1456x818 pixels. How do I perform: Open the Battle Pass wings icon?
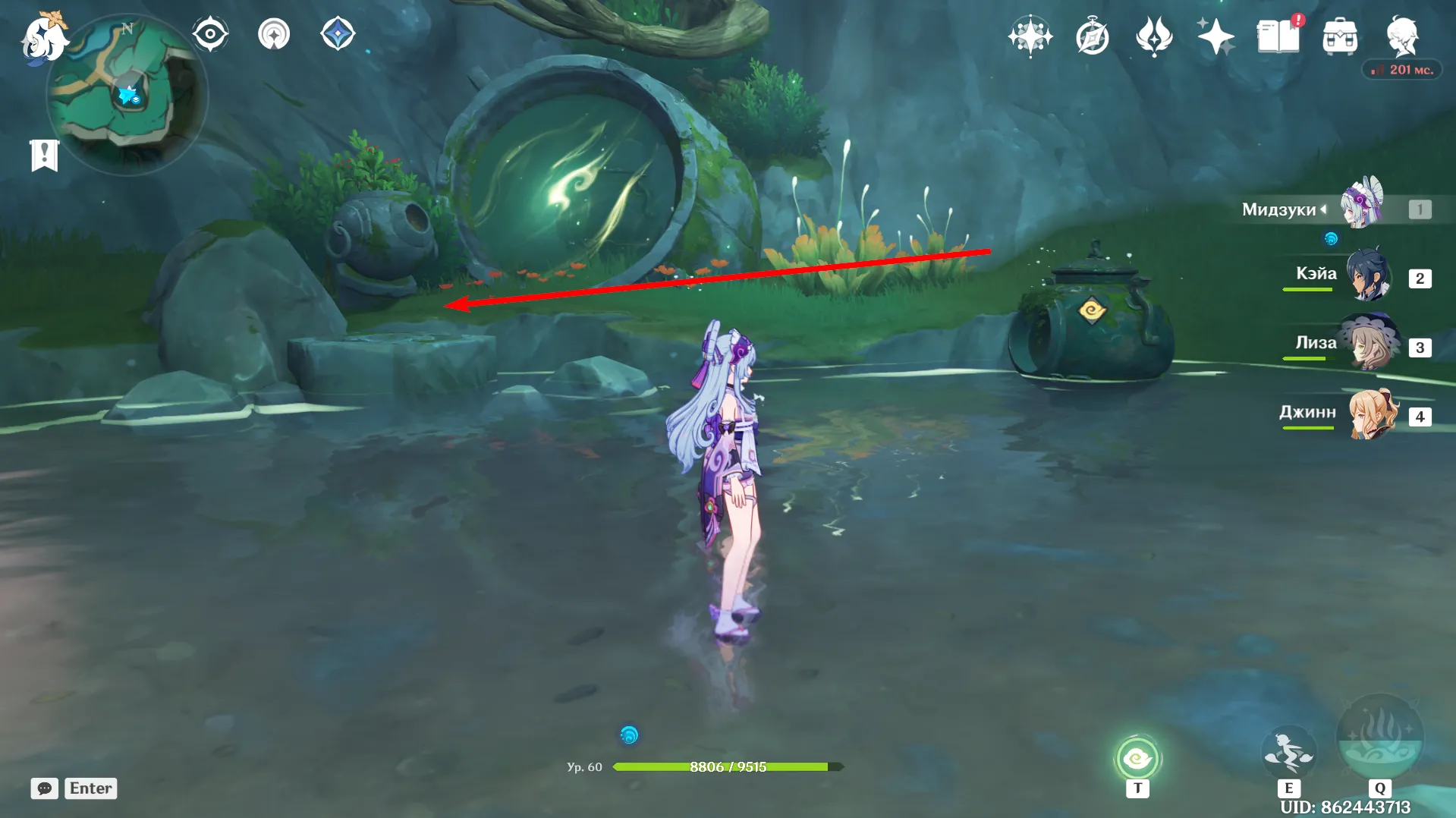coord(1153,35)
